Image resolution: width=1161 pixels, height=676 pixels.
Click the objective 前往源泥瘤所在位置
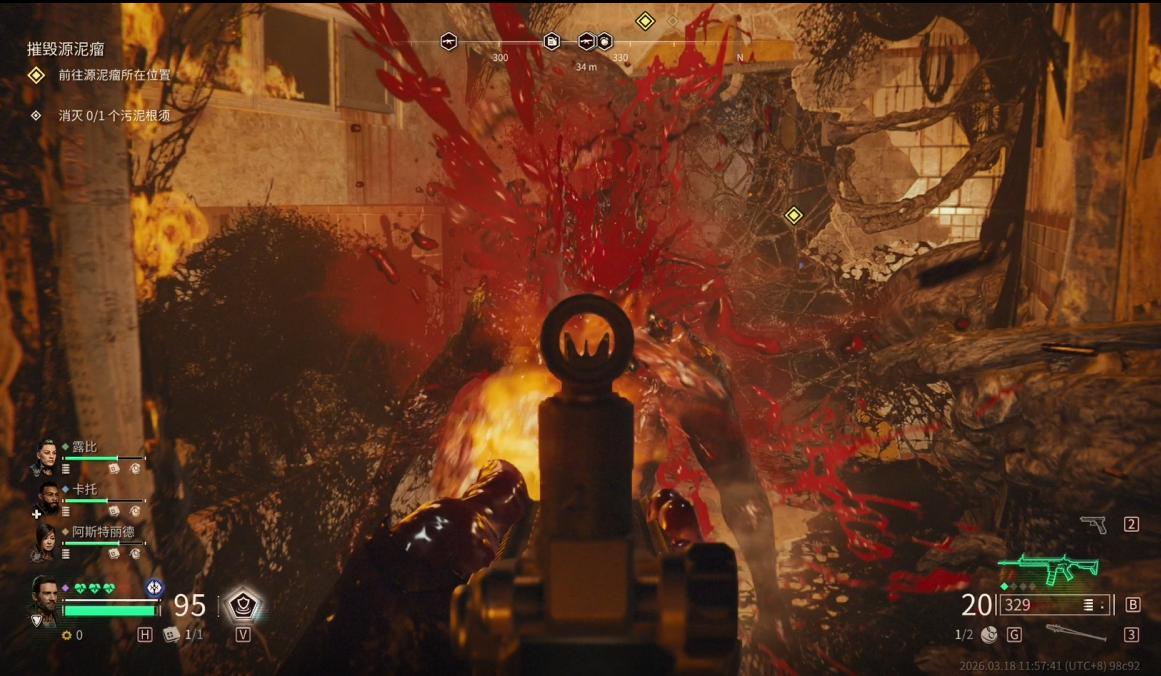(x=114, y=75)
